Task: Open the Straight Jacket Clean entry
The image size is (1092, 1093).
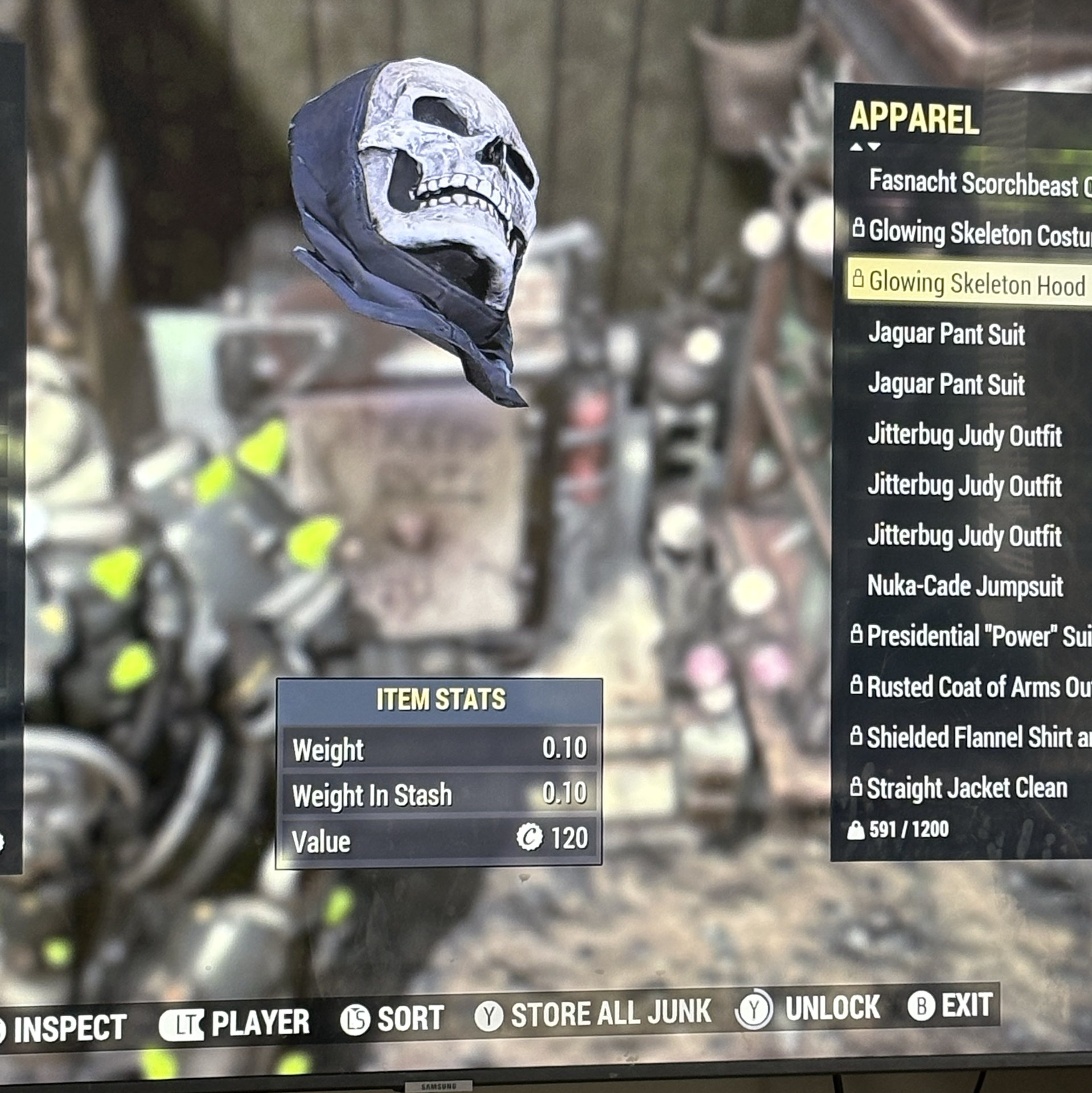Action: point(966,788)
